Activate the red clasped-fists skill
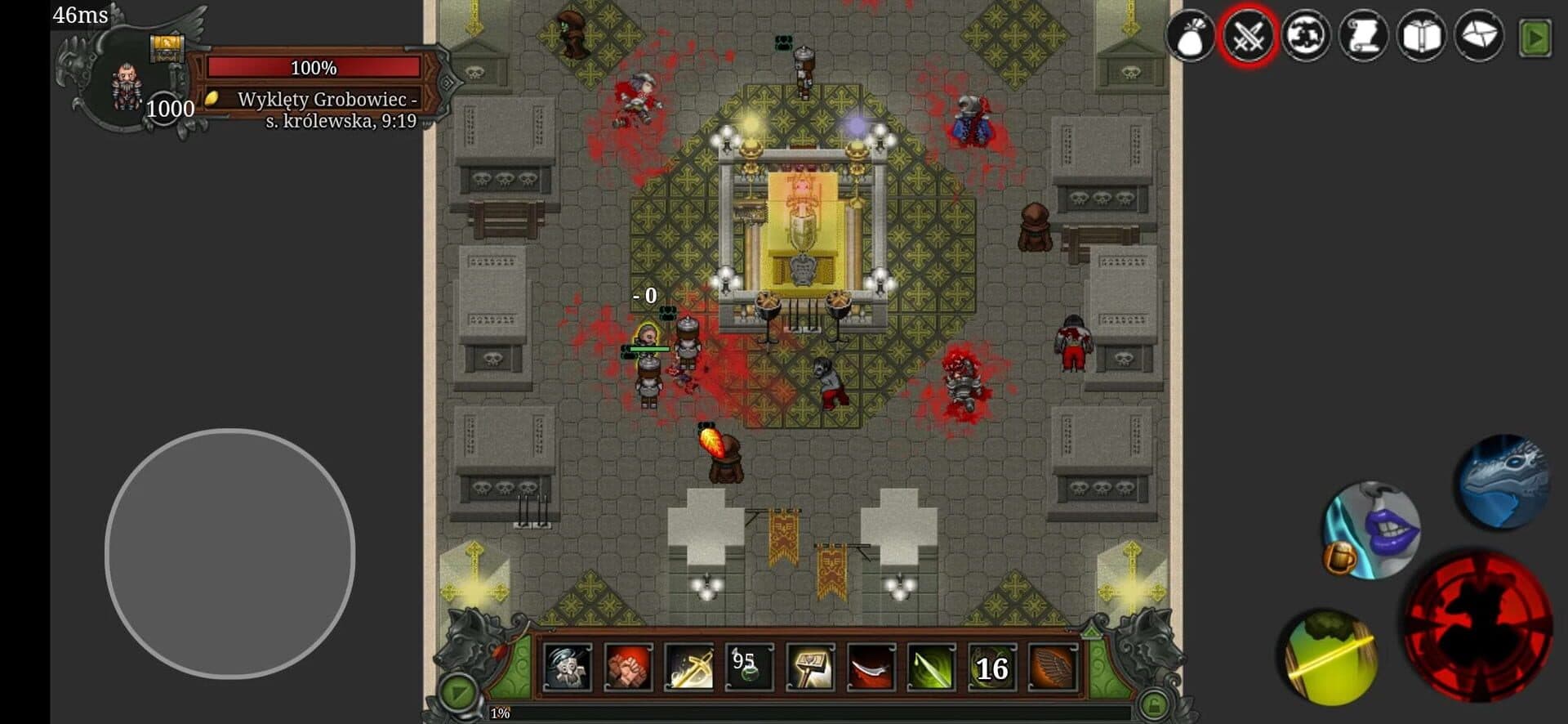Image resolution: width=1568 pixels, height=724 pixels. [x=628, y=668]
